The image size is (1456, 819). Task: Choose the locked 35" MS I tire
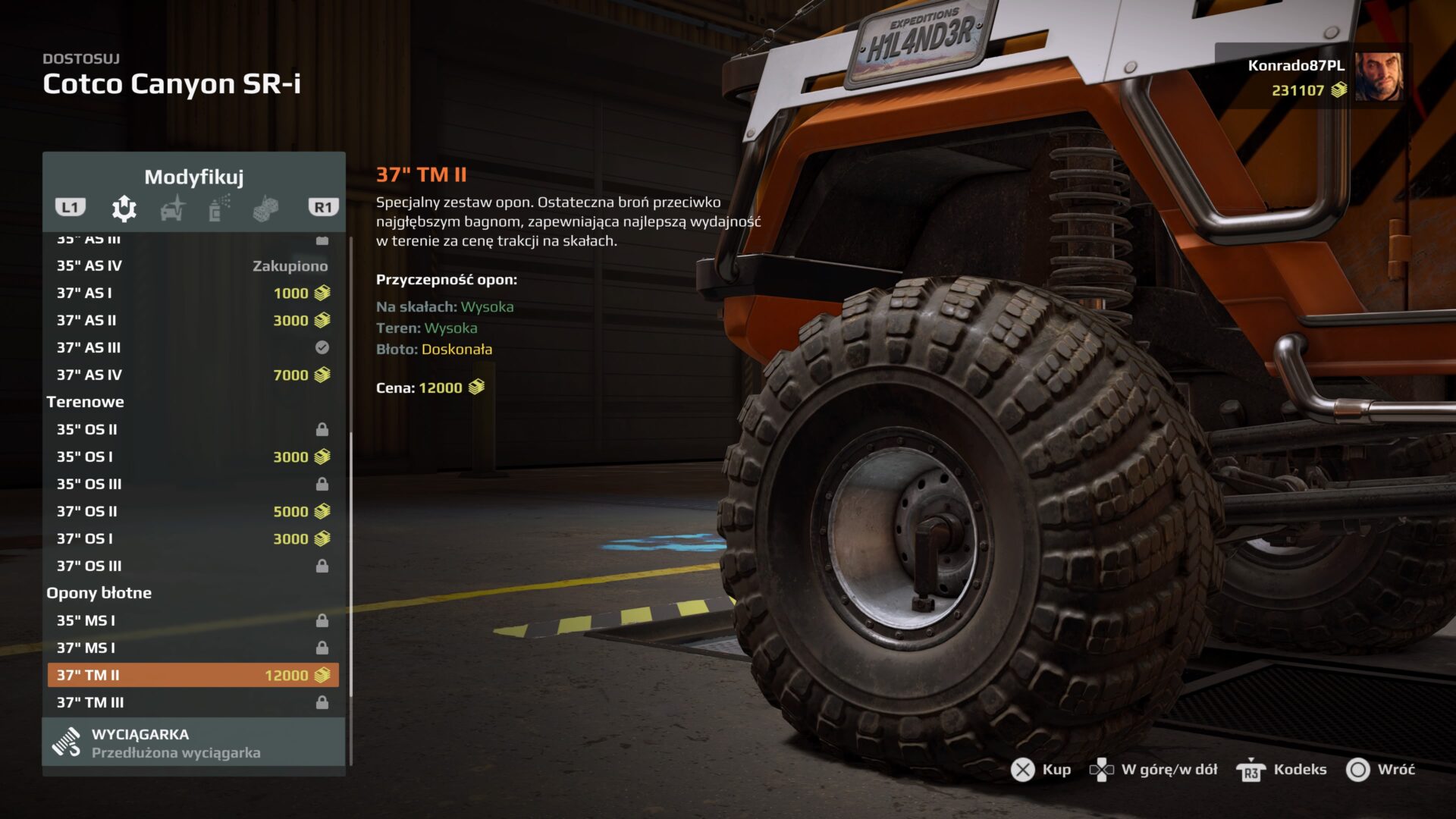pos(193,620)
